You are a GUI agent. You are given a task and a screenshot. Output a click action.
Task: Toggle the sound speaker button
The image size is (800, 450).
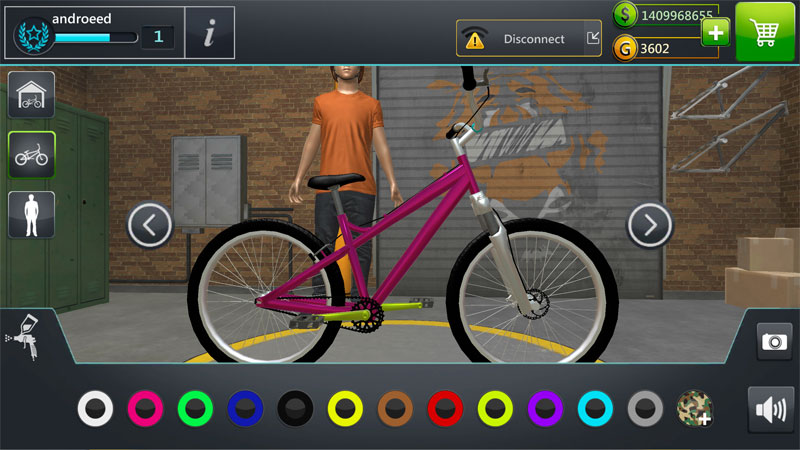[770, 409]
